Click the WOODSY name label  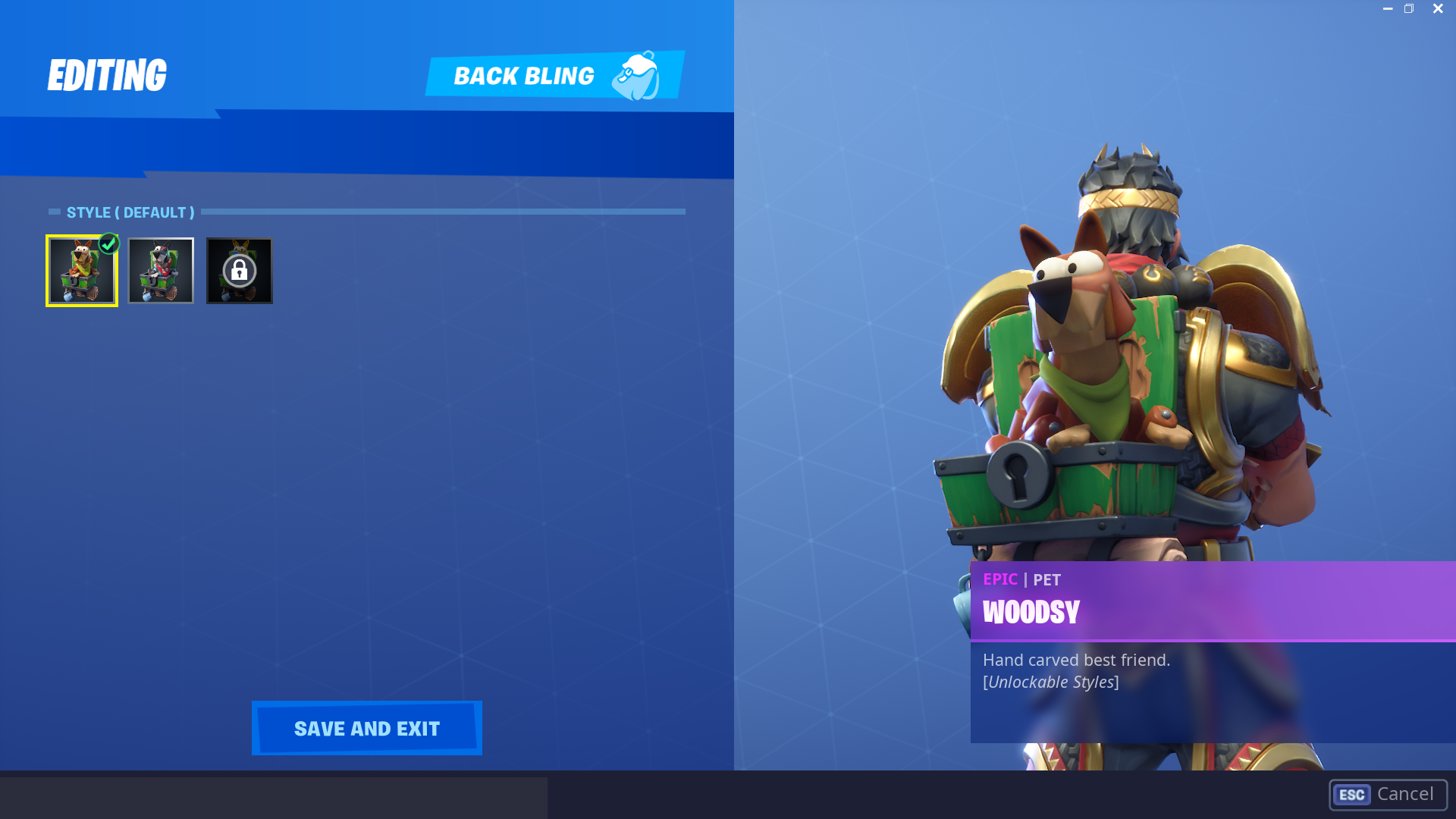click(x=1031, y=613)
